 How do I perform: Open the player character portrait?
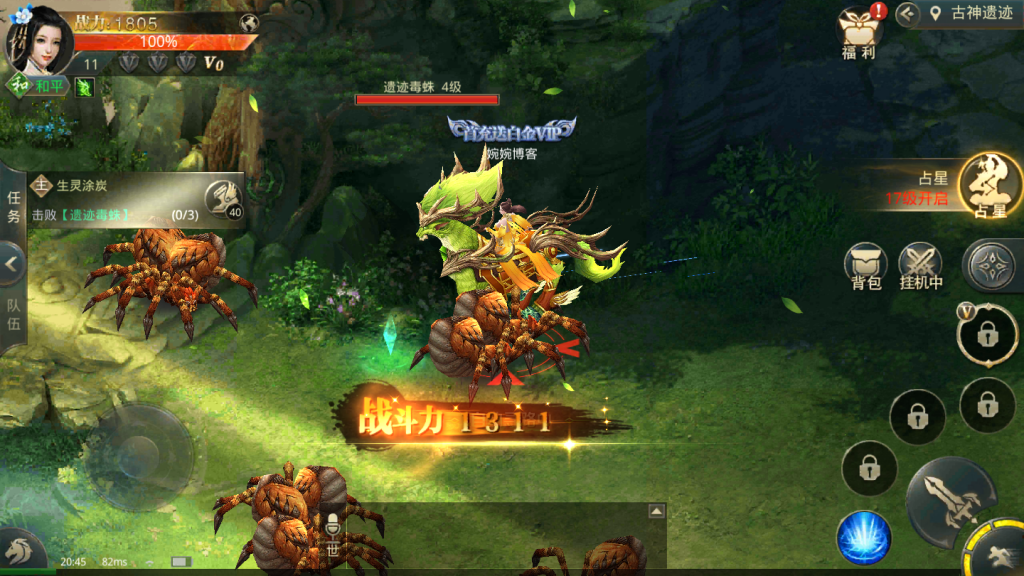click(x=40, y=40)
